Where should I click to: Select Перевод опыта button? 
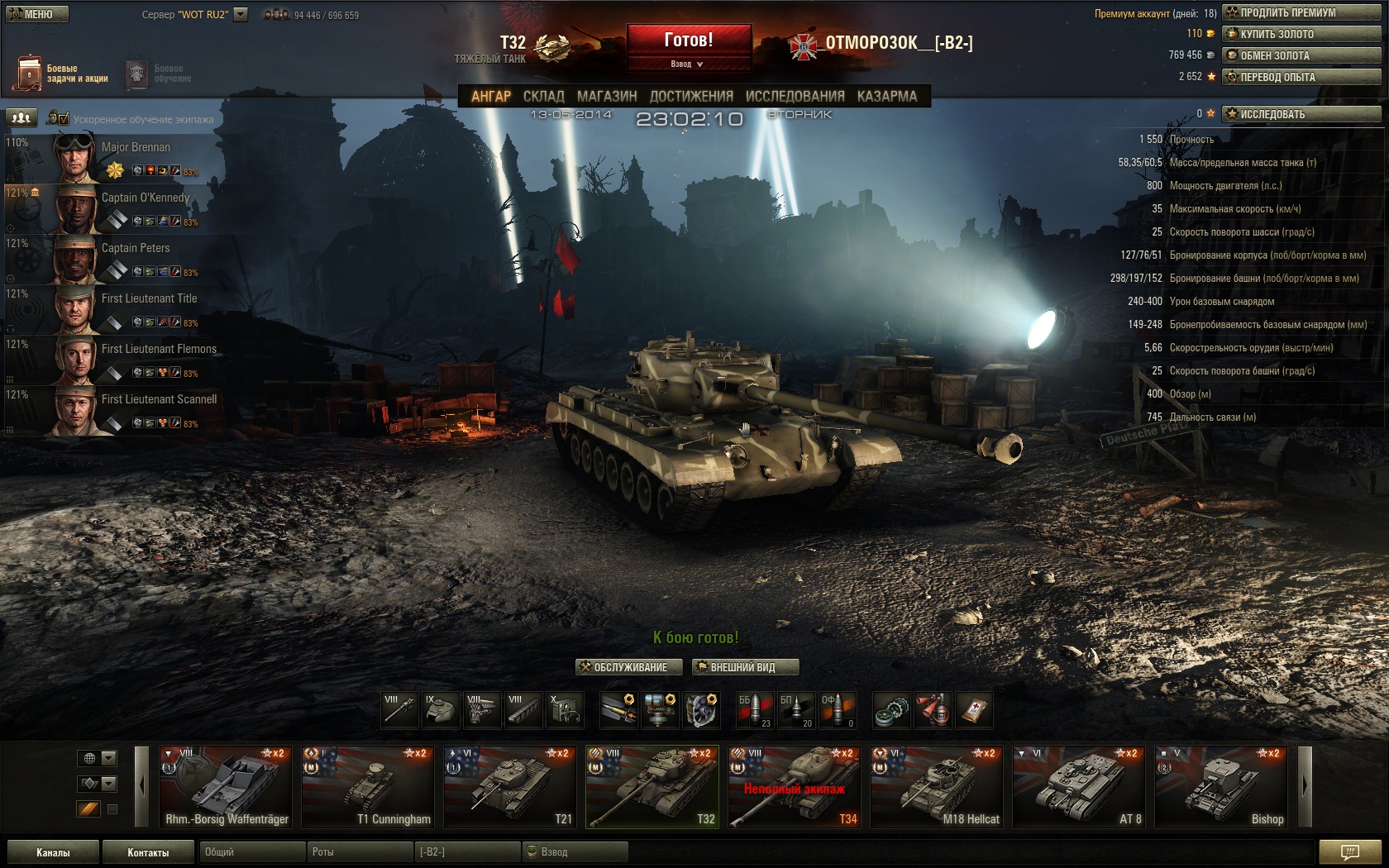tap(1301, 77)
